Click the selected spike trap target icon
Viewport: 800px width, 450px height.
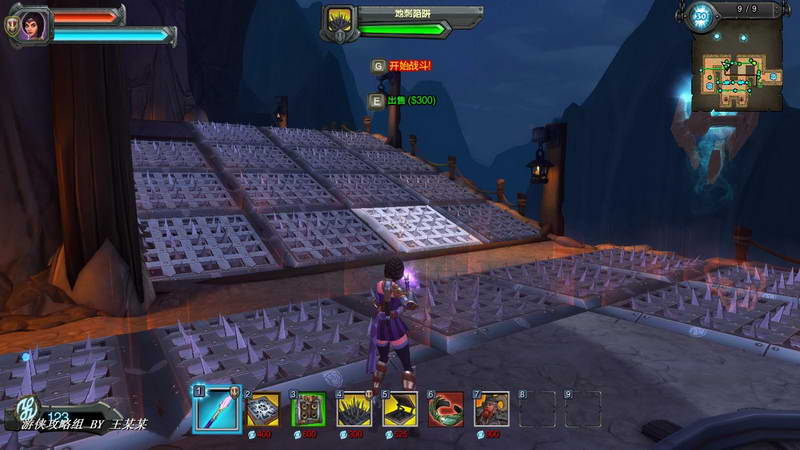pos(340,21)
